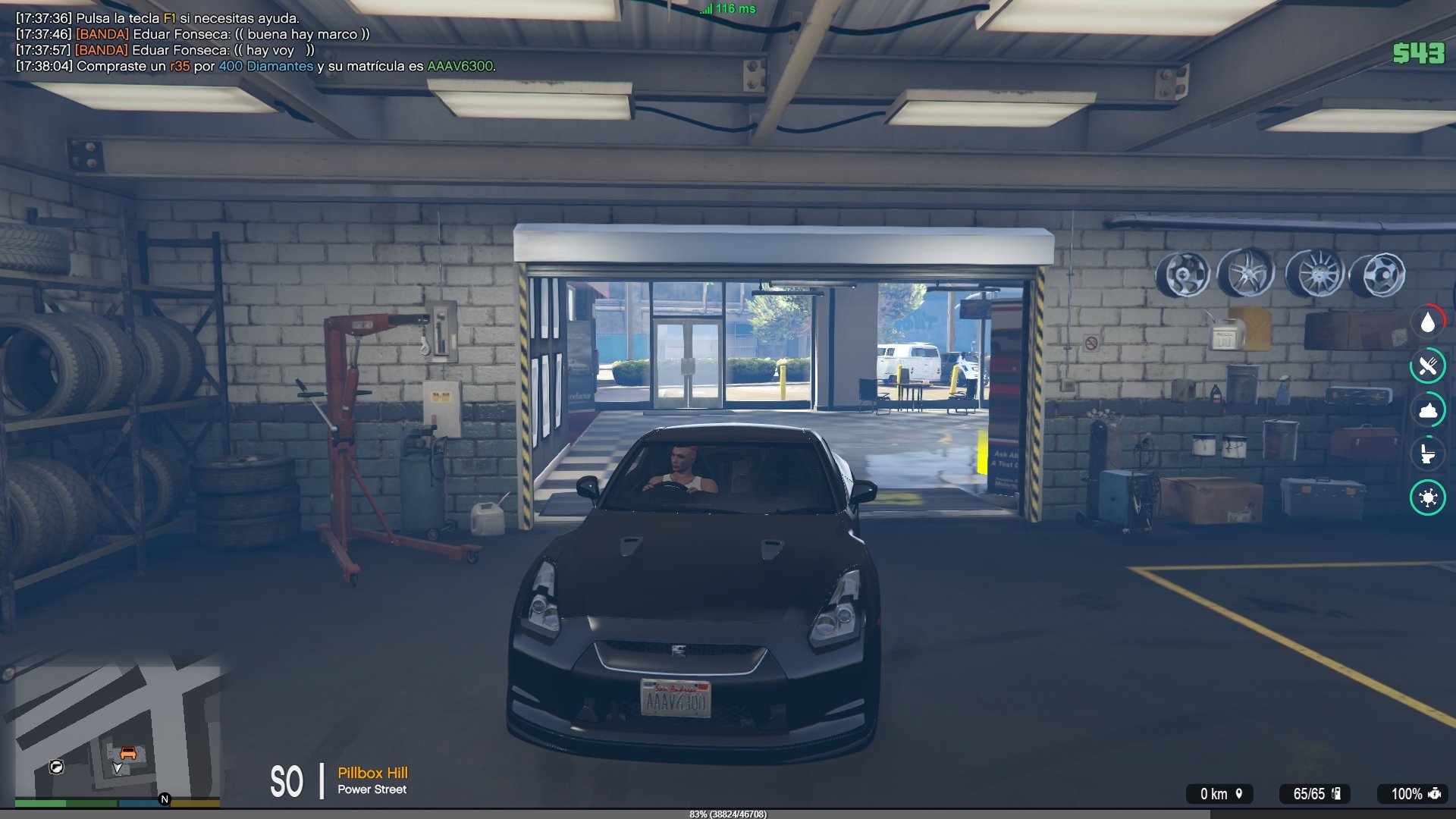Click the r35 purchase message in chat
Image resolution: width=1456 pixels, height=819 pixels.
coord(256,66)
